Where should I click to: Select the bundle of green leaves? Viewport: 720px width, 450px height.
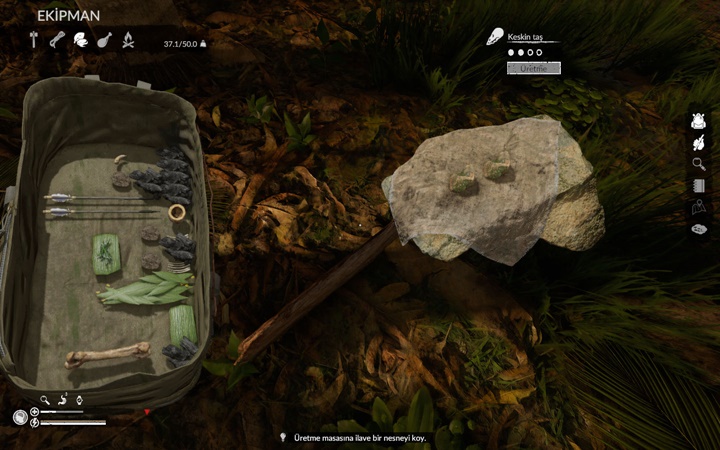coord(144,292)
